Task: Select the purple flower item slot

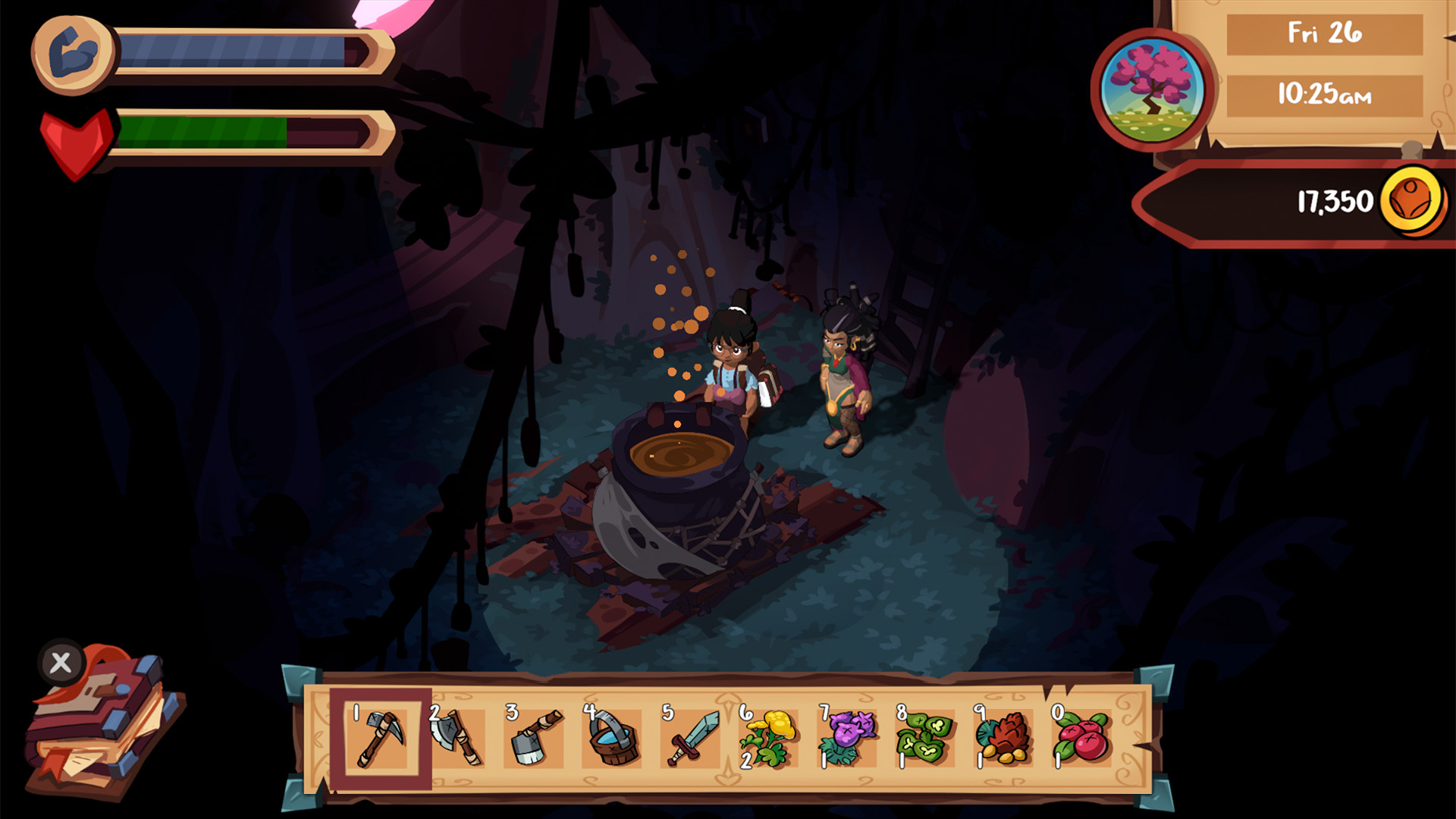Action: point(847,739)
